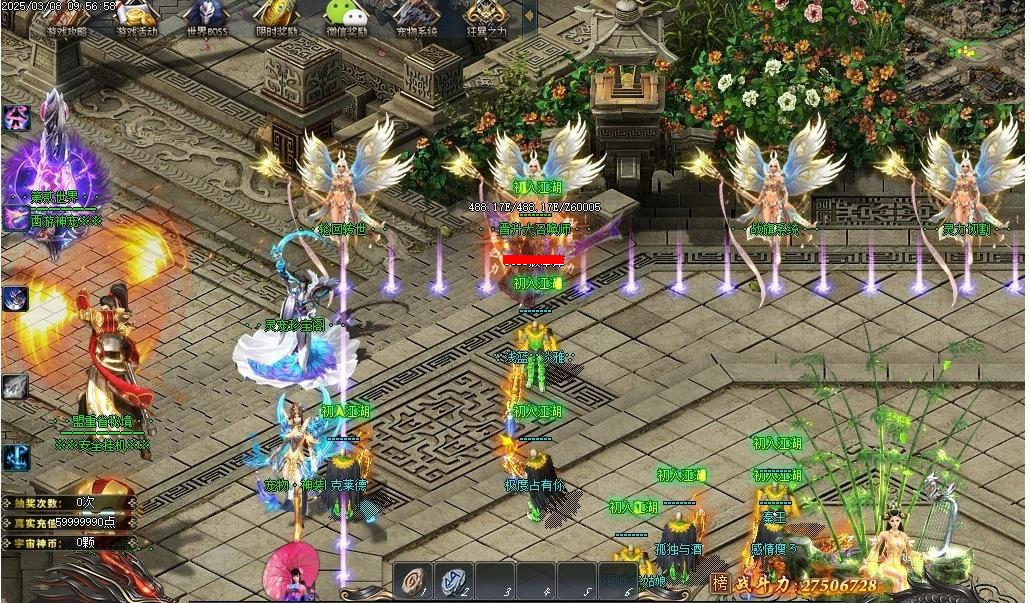Open the 宠物系统 pet system
The width and height of the screenshot is (1030, 603).
(x=416, y=17)
